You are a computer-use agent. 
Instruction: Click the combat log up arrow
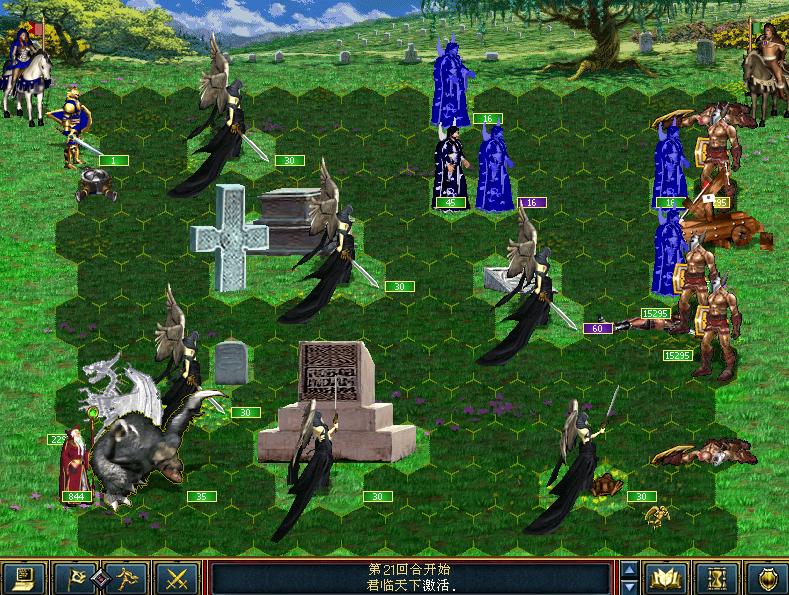coord(629,570)
